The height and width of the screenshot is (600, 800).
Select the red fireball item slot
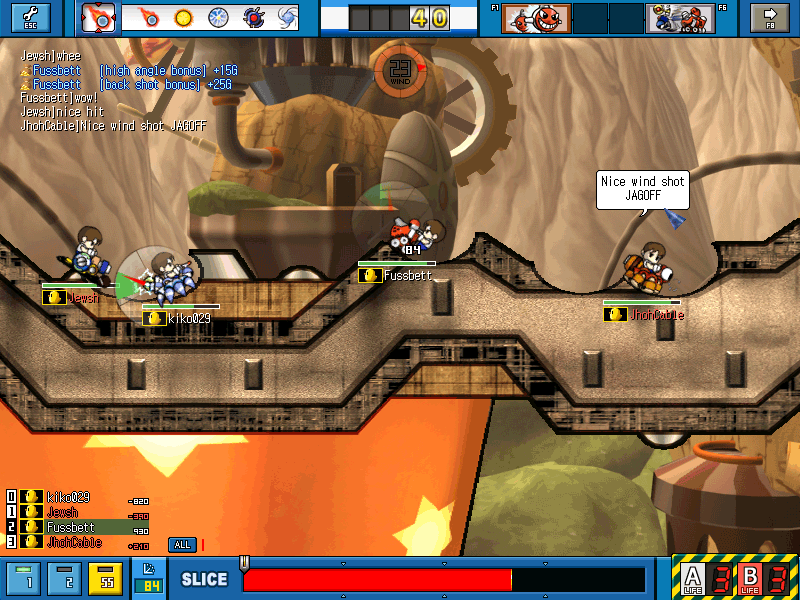point(150,17)
